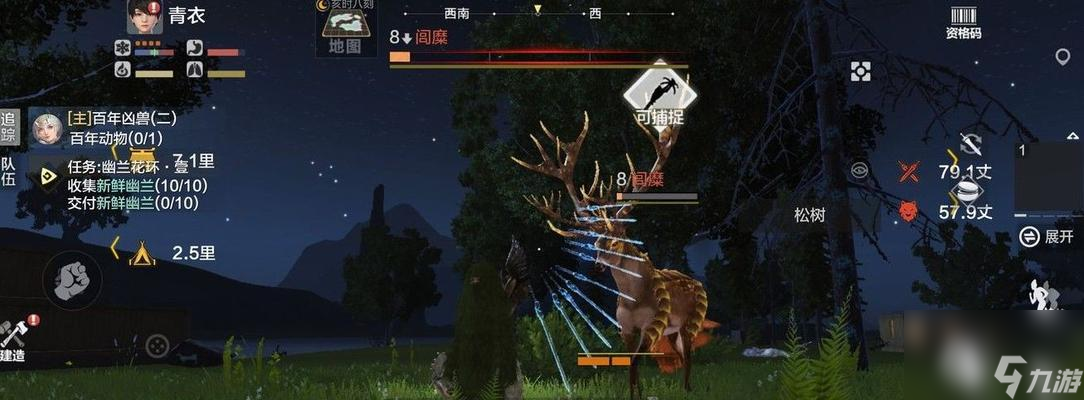
Task: Open the 资格码 qualification code button
Action: tap(963, 22)
